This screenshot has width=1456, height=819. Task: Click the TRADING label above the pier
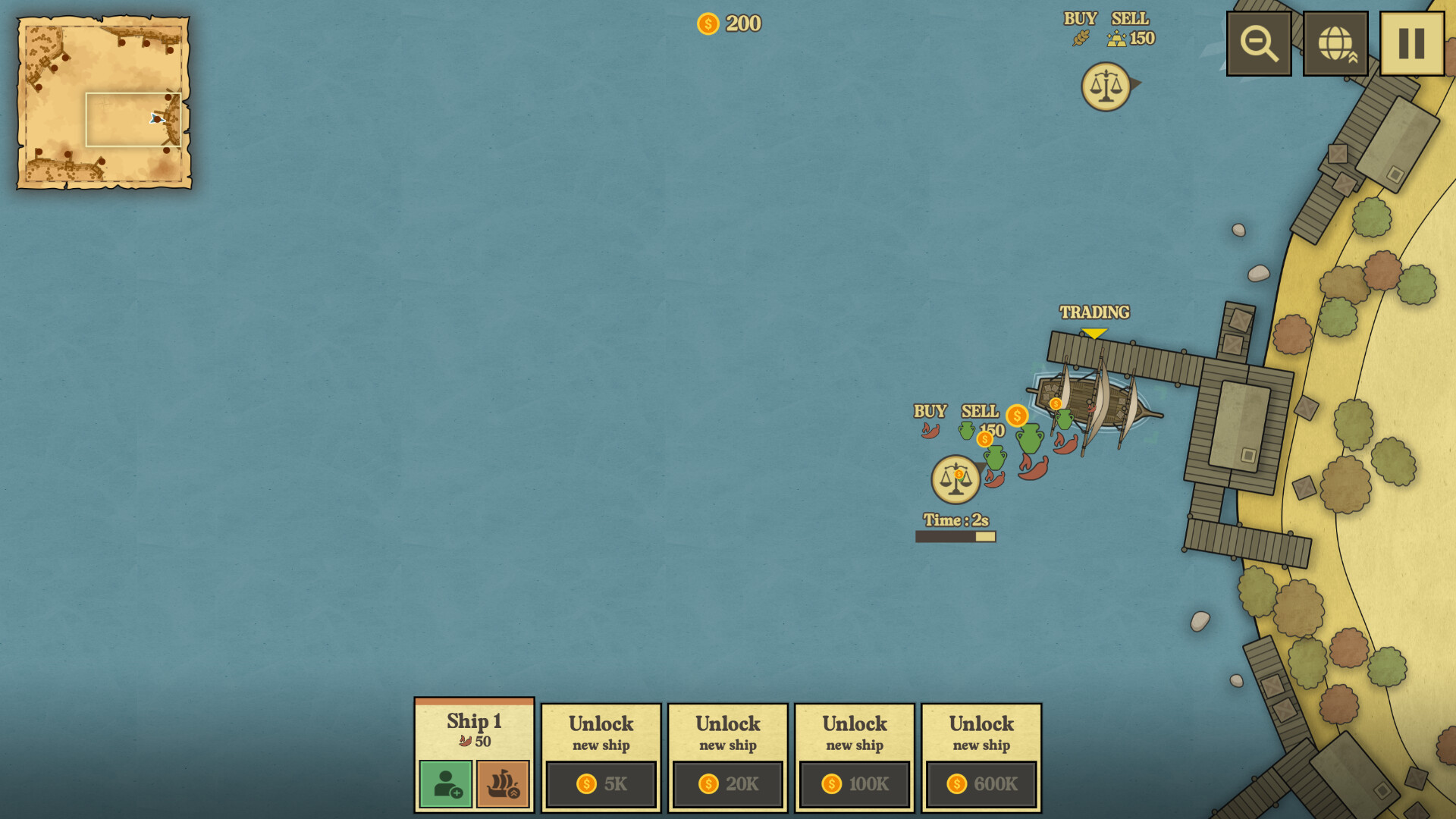click(x=1094, y=312)
